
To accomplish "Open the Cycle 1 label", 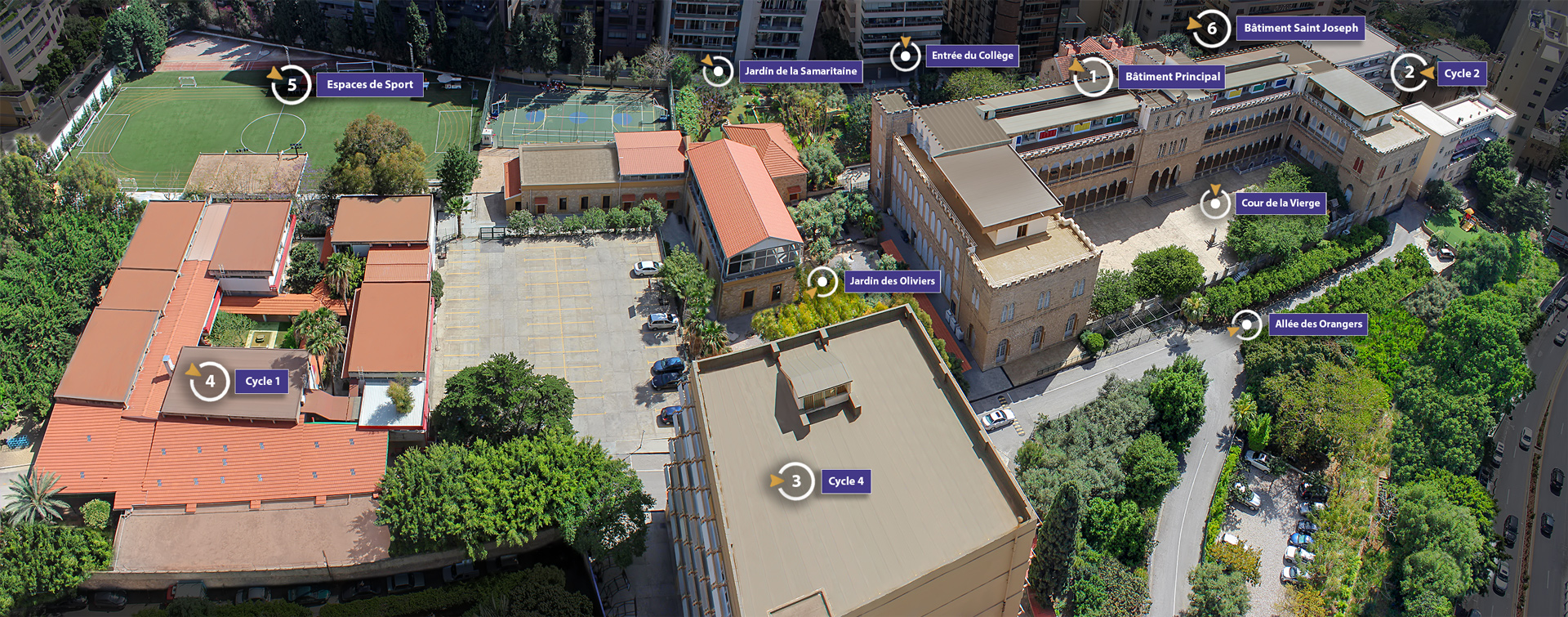I will pos(262,382).
